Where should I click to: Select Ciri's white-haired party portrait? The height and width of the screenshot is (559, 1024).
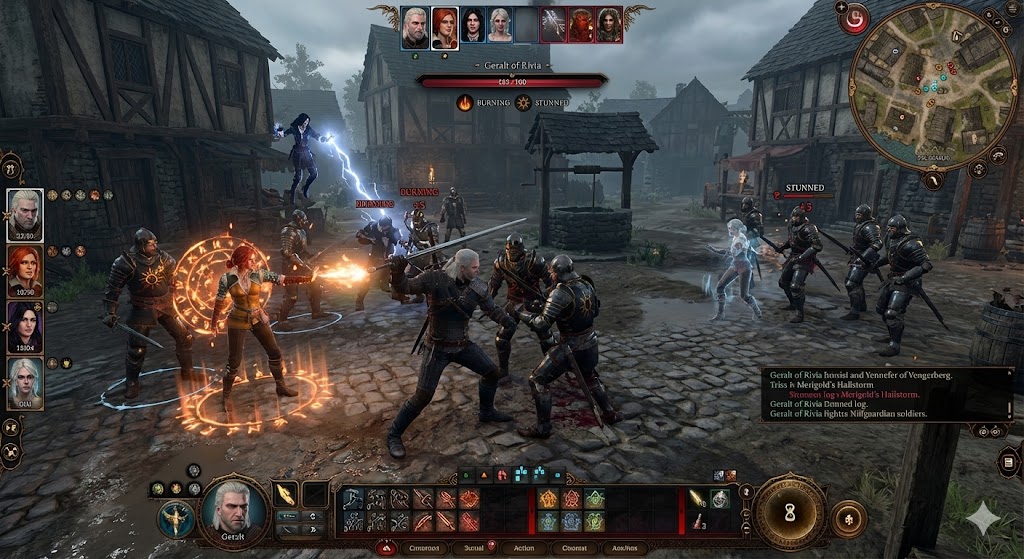click(25, 383)
